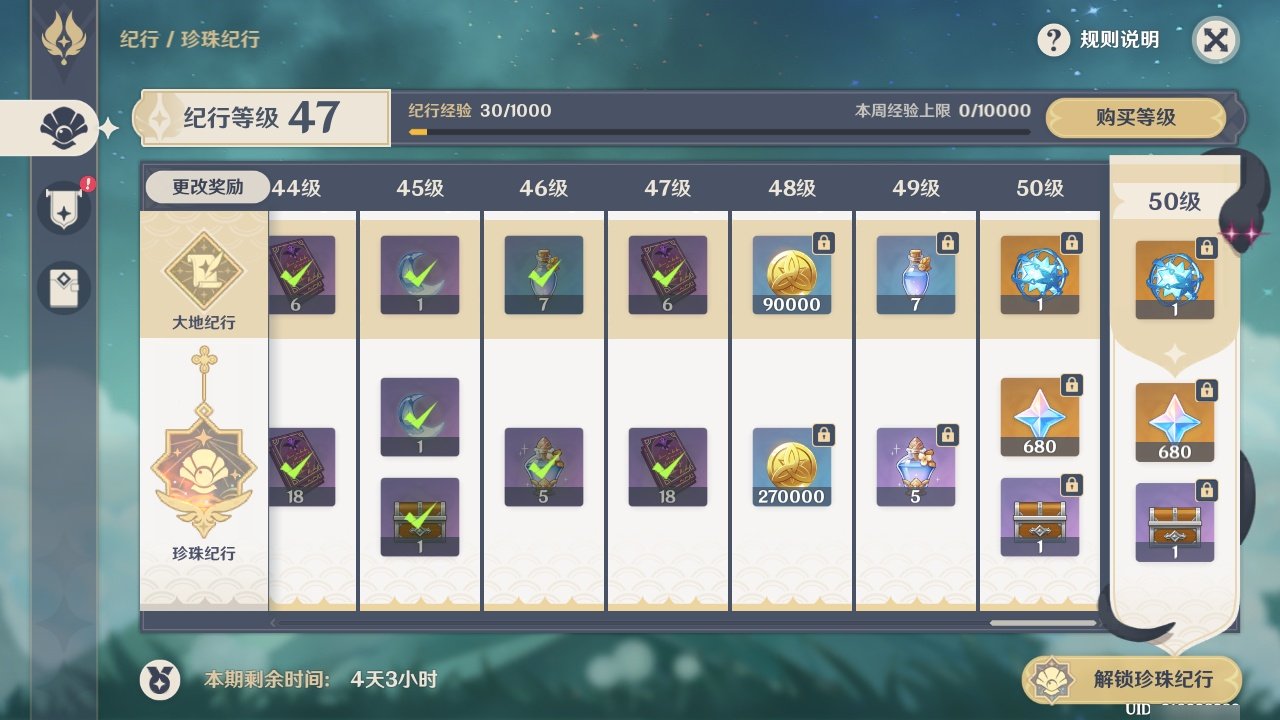Select the 更改奖励 change rewards button

click(x=207, y=187)
